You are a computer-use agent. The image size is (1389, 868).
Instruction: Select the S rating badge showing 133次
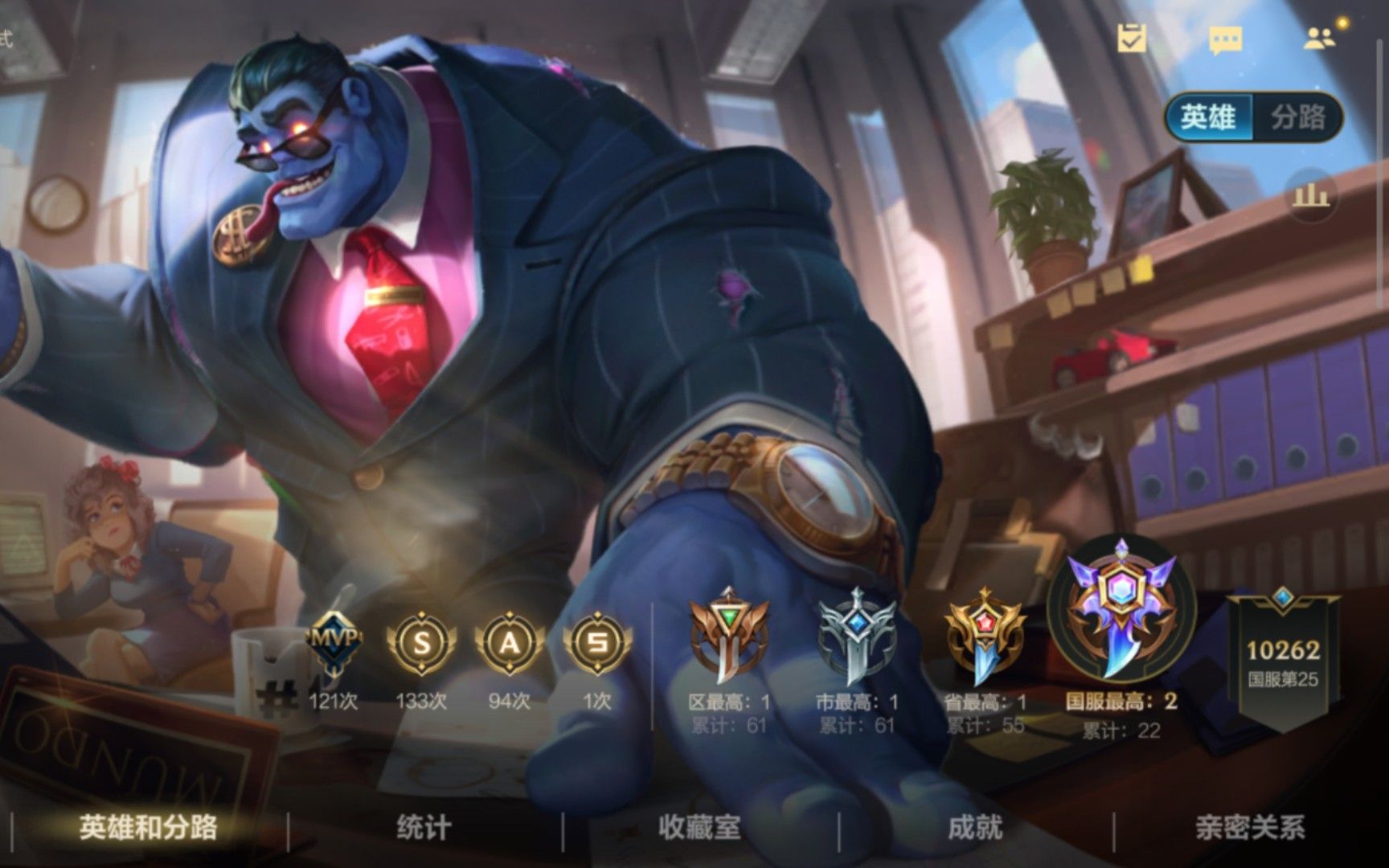click(421, 643)
